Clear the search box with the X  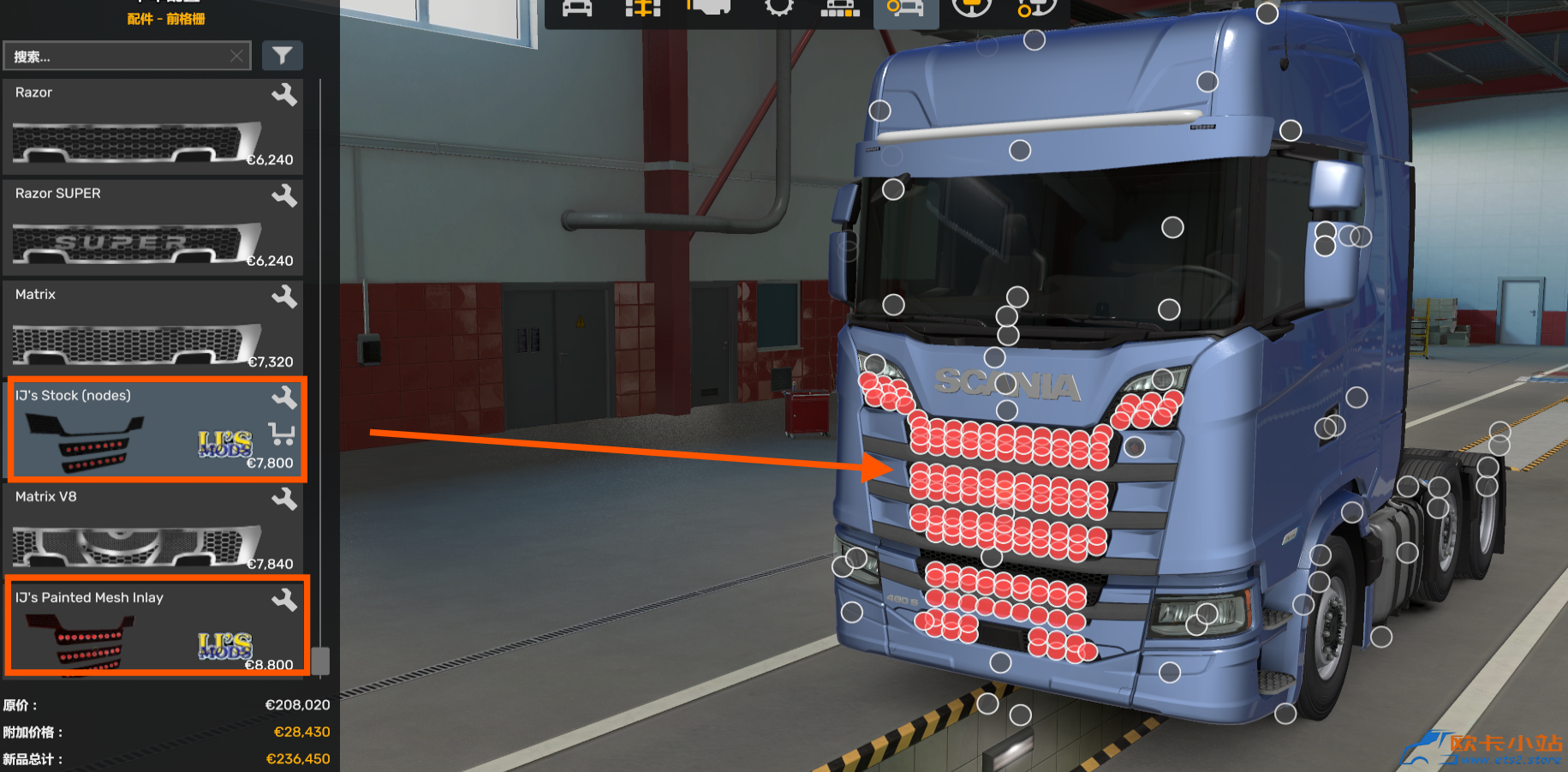coord(237,57)
